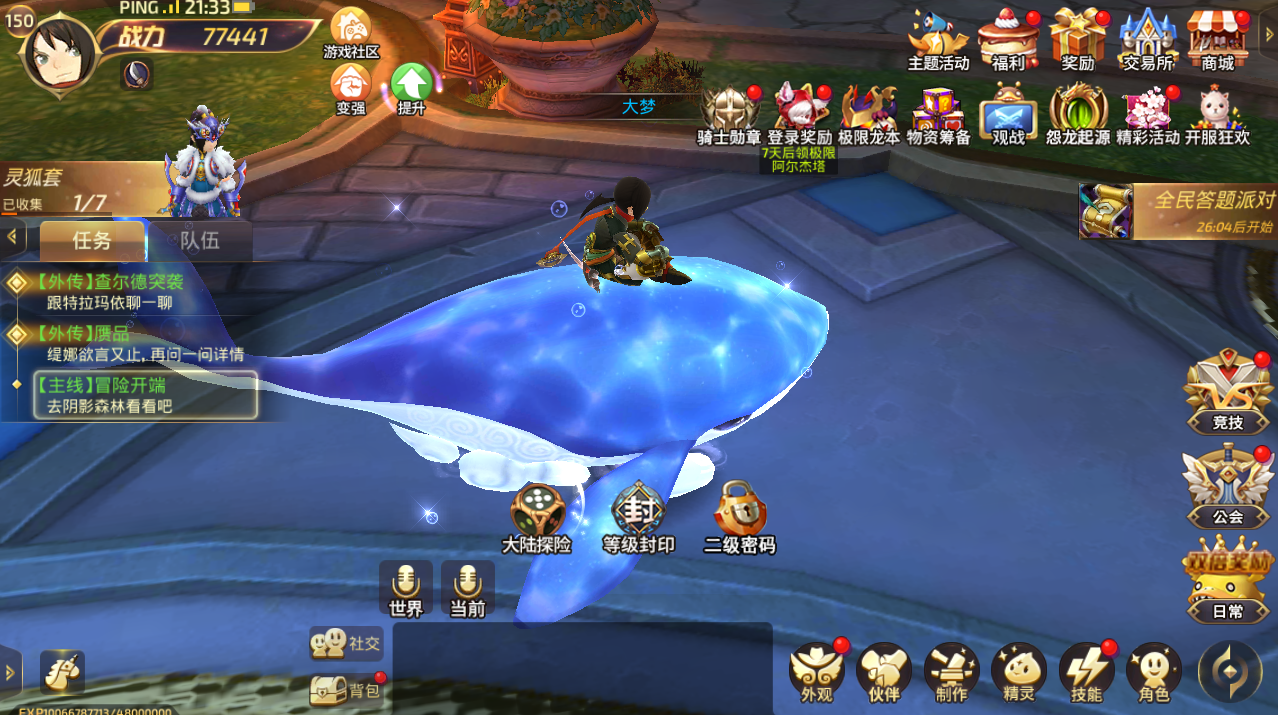Open the 福利 welfare cake icon

[1008, 38]
